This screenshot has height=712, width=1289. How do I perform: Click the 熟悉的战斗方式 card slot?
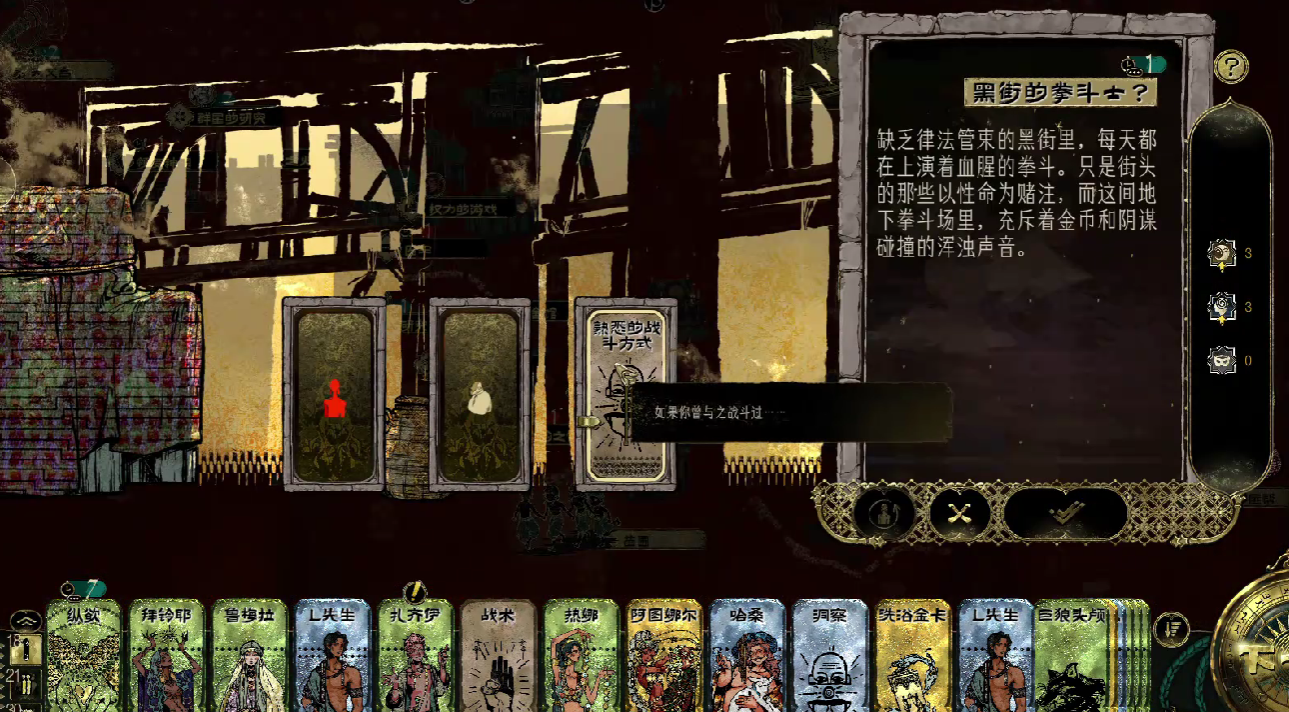pos(625,393)
